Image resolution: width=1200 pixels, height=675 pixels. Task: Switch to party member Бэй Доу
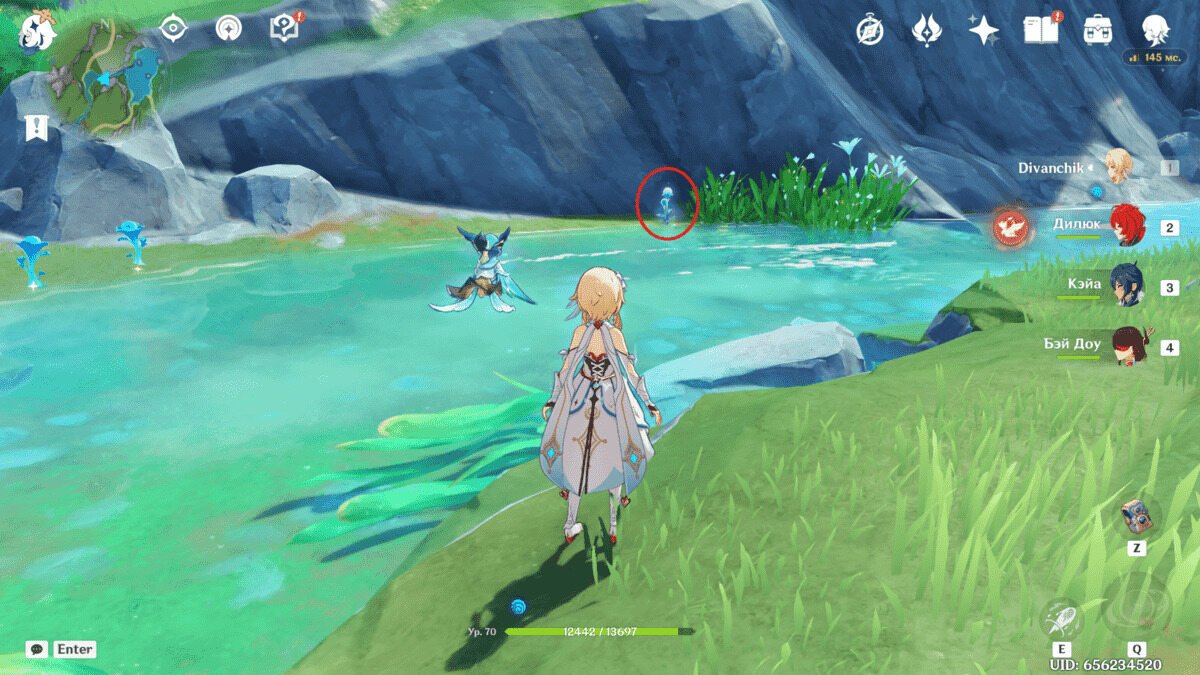click(x=1128, y=346)
